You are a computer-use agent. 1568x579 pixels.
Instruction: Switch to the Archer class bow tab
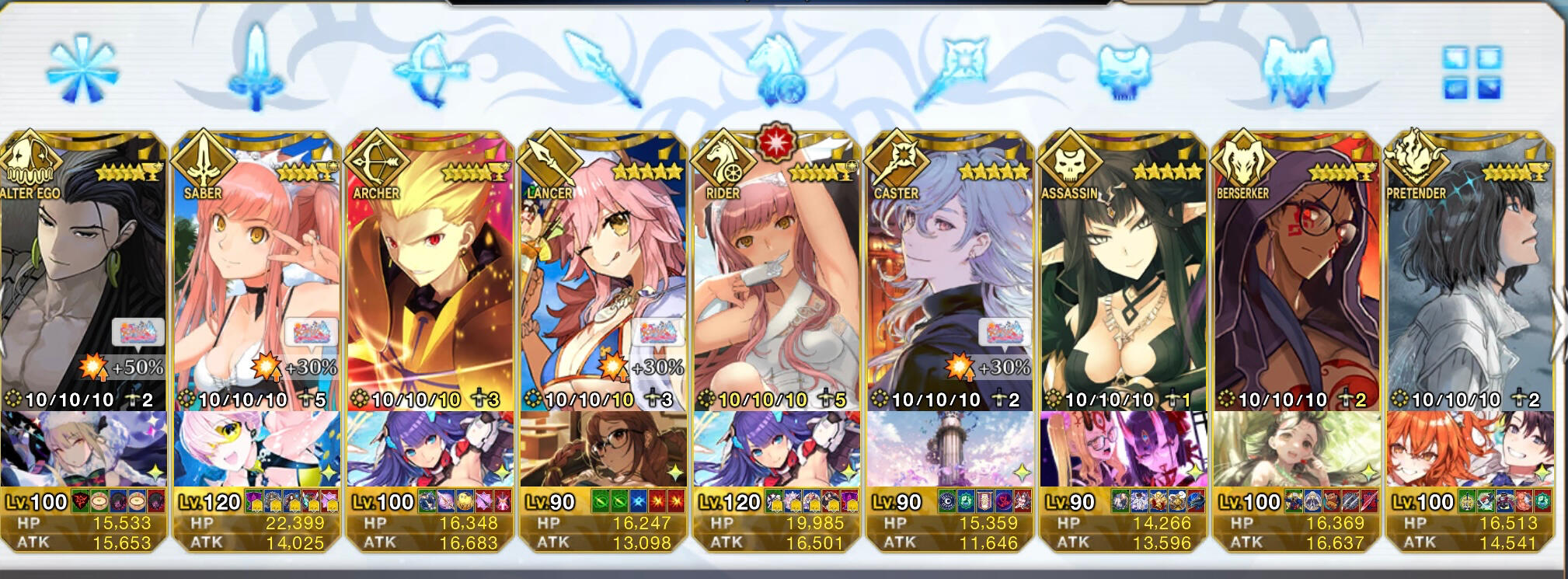pos(430,70)
